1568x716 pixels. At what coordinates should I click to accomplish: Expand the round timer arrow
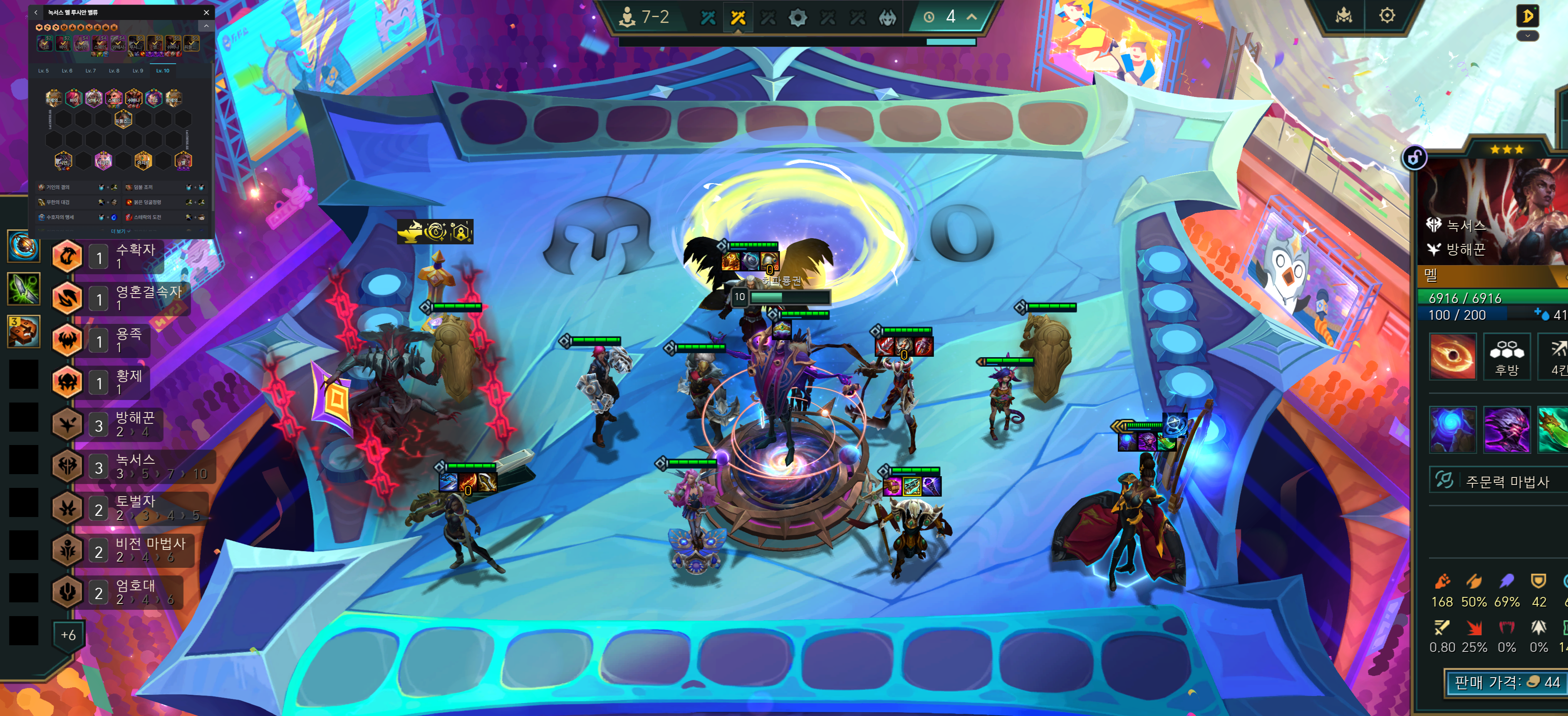[971, 17]
